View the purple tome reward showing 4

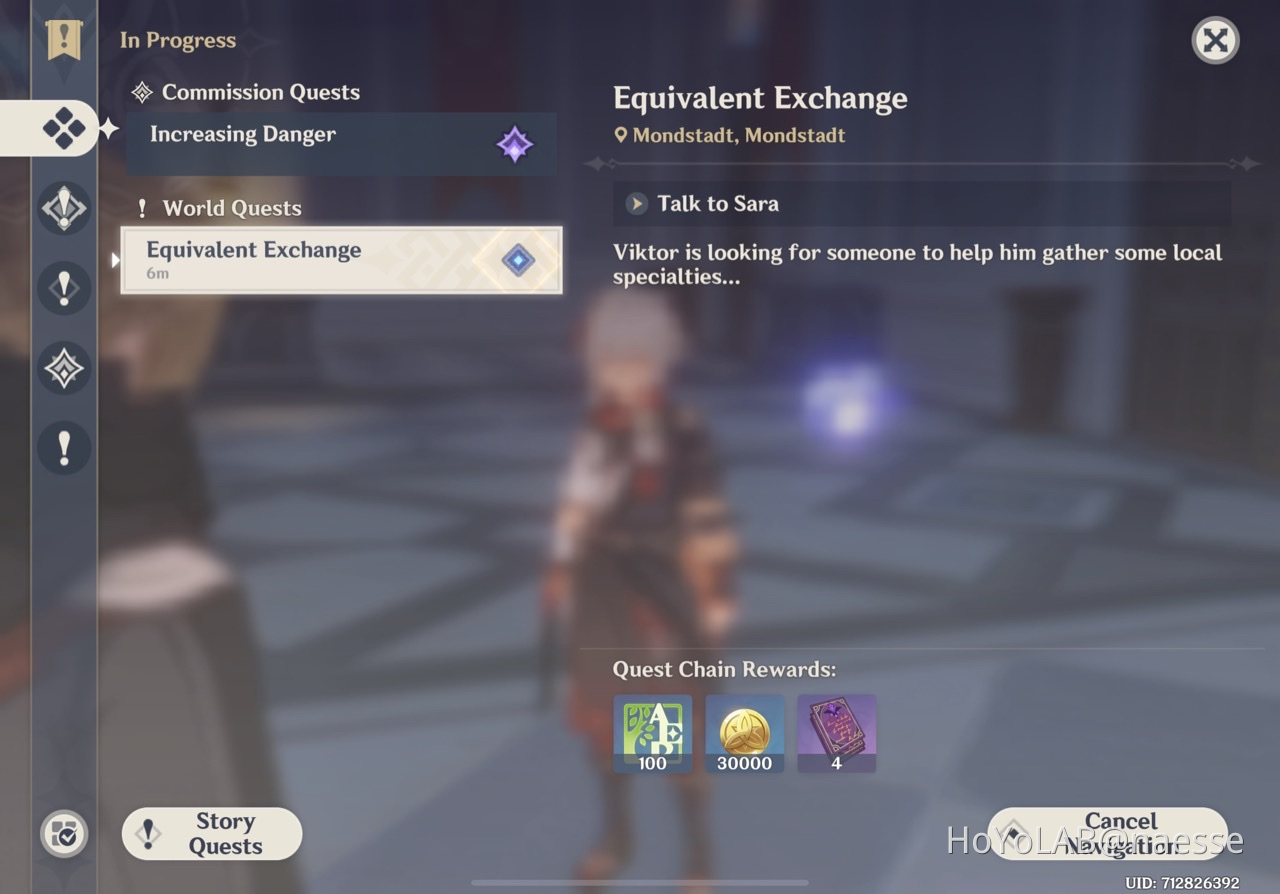click(836, 733)
